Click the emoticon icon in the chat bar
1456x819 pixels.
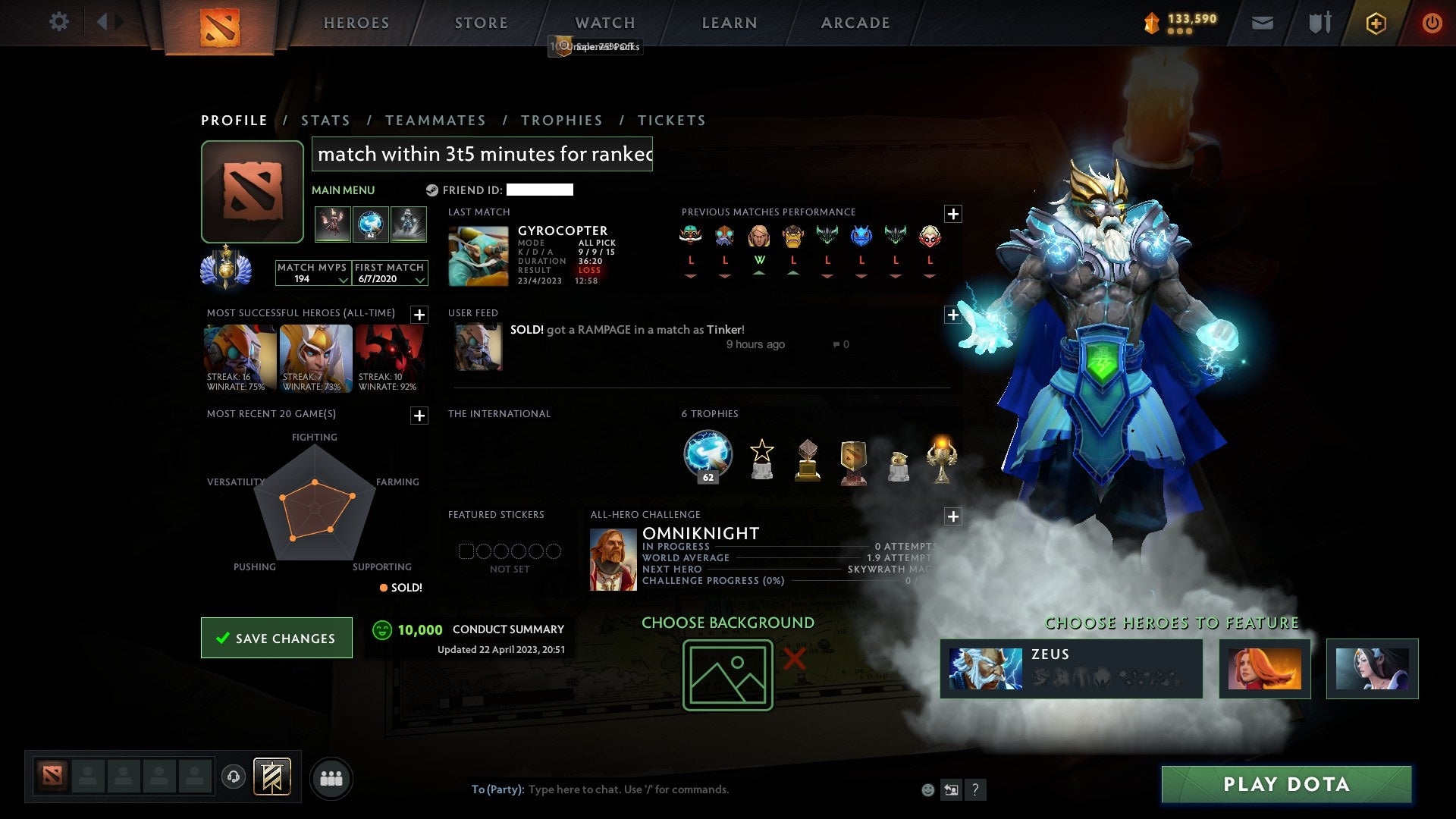pyautogui.click(x=928, y=789)
